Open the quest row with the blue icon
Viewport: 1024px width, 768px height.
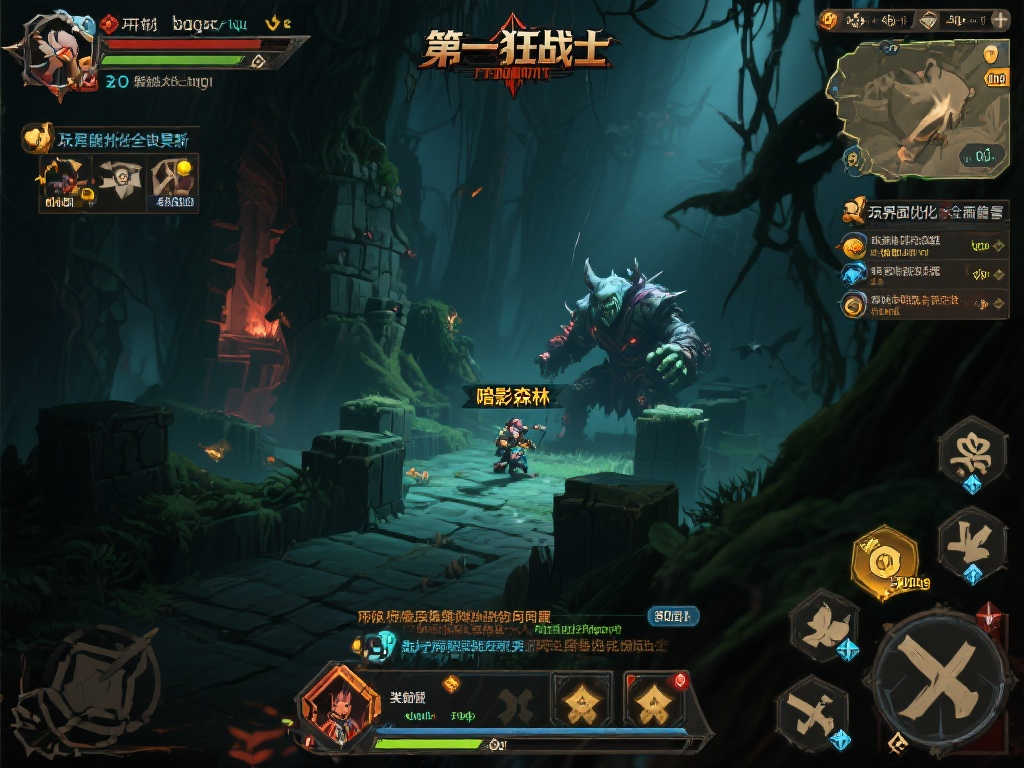[923, 273]
